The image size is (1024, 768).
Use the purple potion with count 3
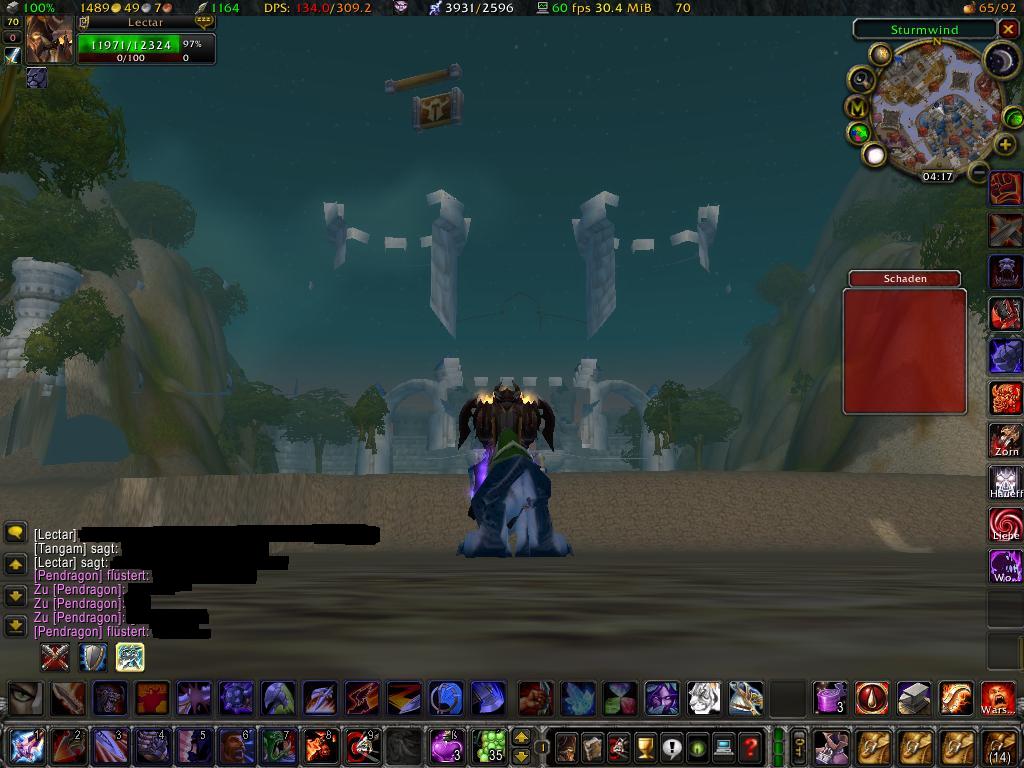coord(446,746)
